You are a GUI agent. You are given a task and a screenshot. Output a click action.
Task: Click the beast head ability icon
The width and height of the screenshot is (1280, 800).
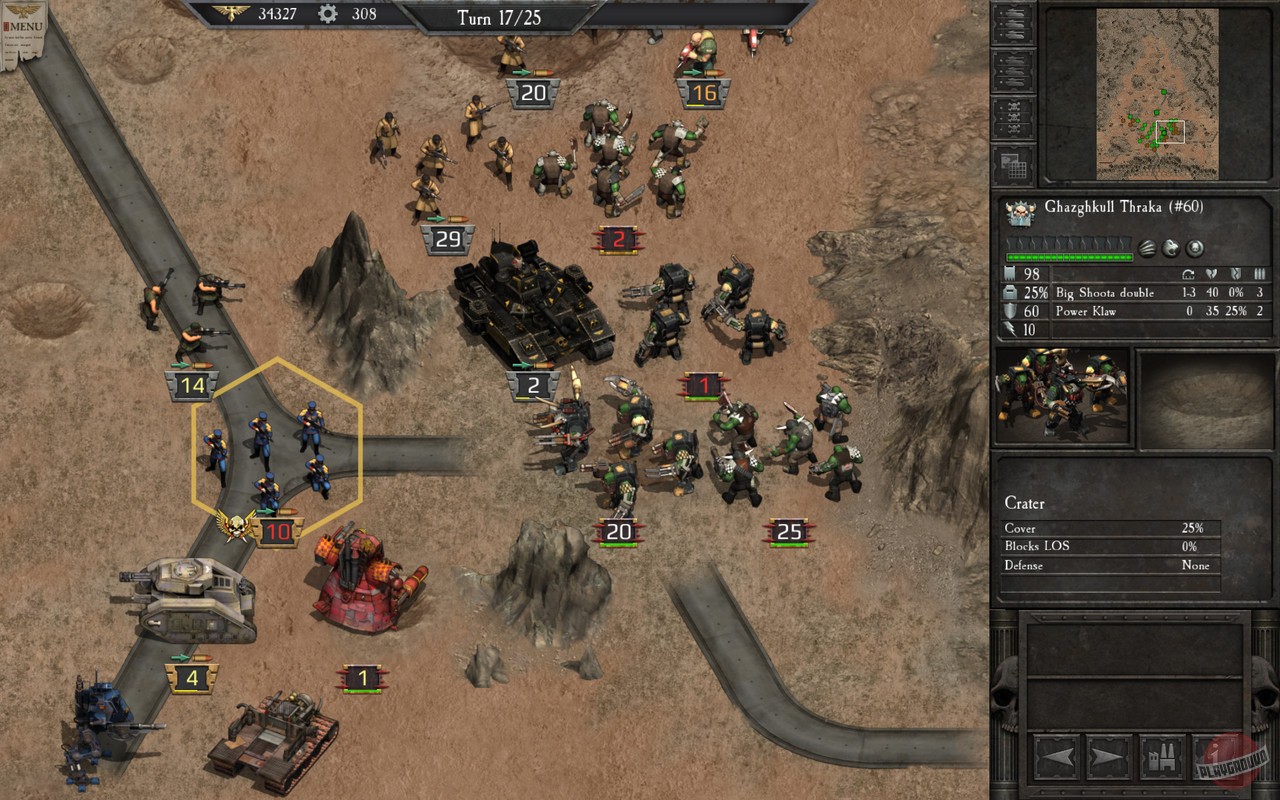tap(1170, 250)
